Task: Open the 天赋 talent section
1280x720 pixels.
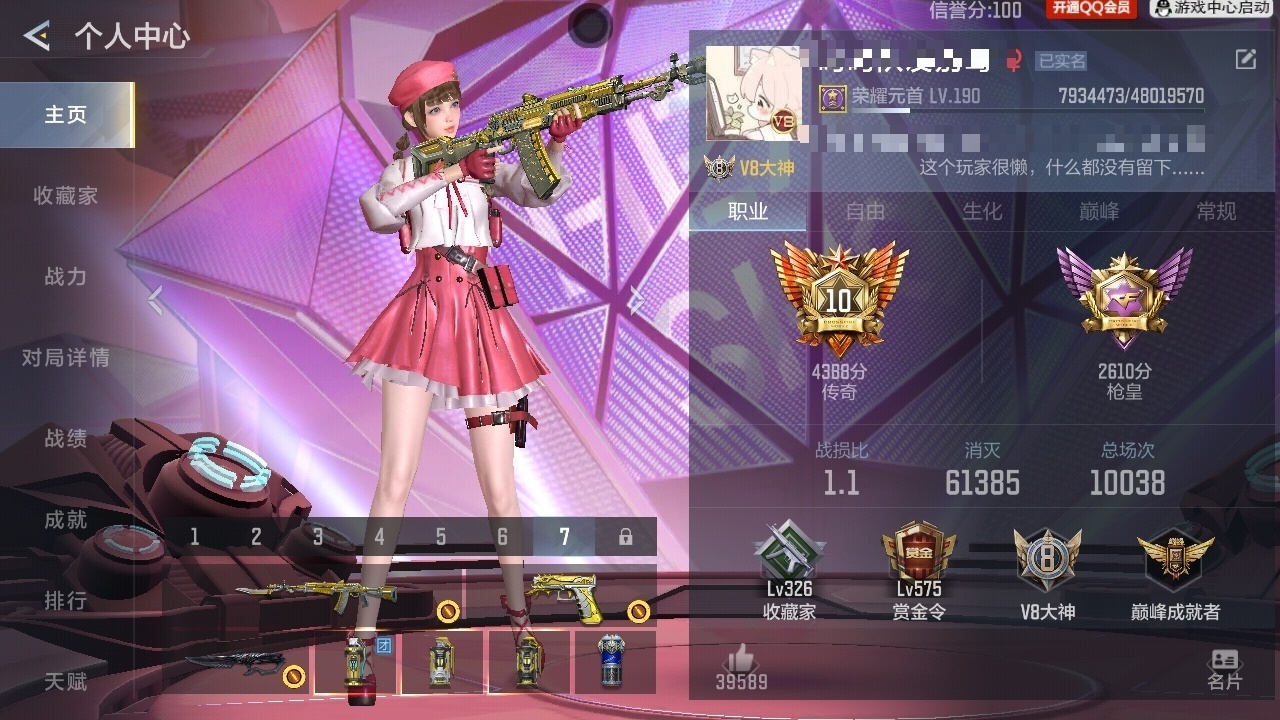Action: pos(66,682)
